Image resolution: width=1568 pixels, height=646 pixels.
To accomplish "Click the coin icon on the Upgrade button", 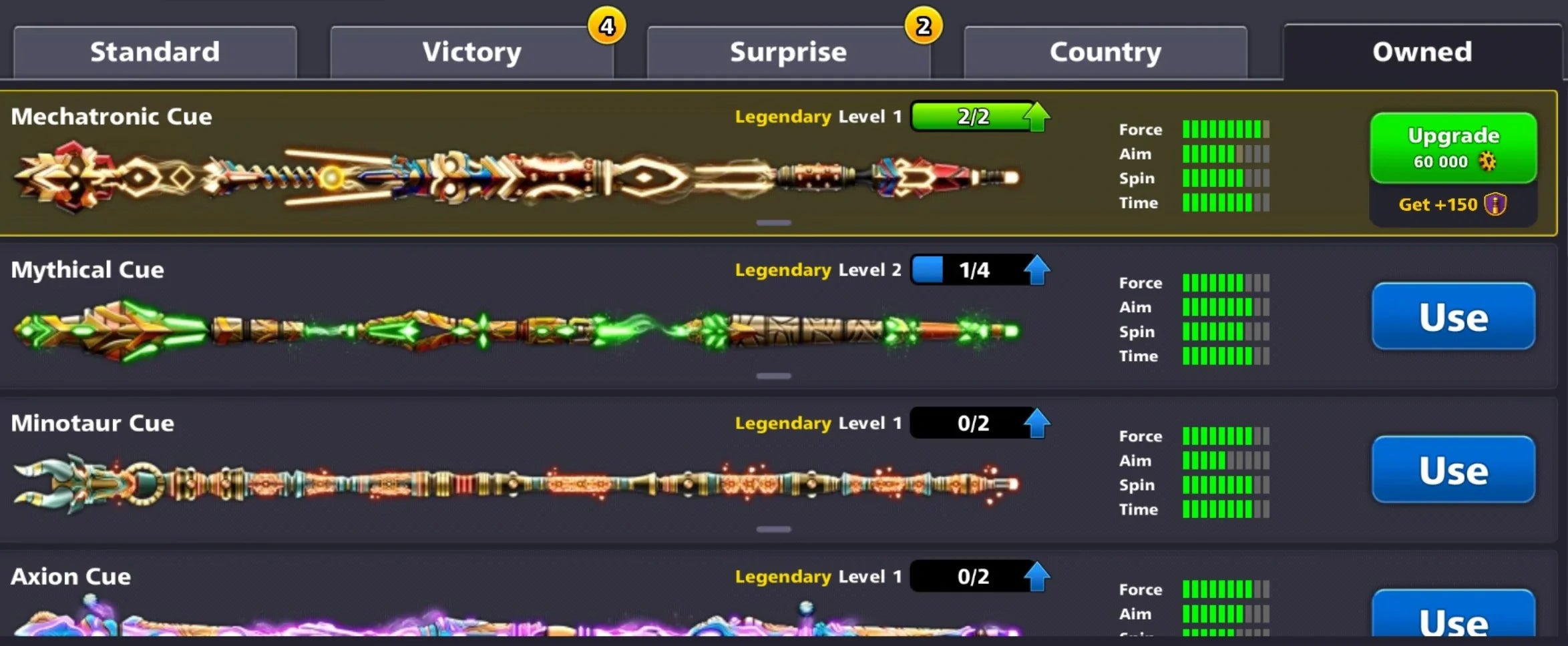I will pyautogui.click(x=1494, y=160).
